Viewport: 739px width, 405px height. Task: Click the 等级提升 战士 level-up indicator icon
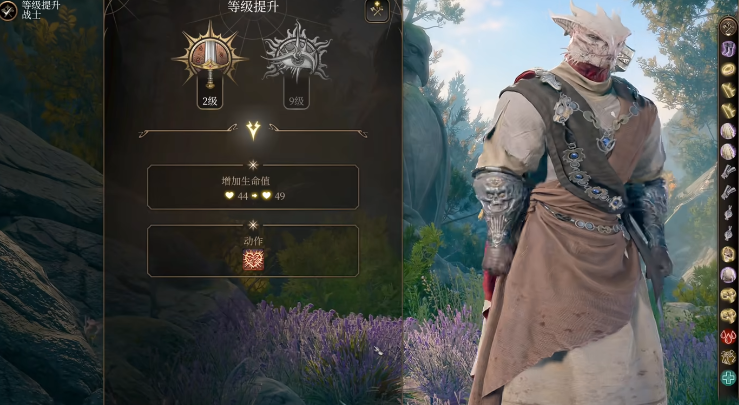click(x=10, y=11)
